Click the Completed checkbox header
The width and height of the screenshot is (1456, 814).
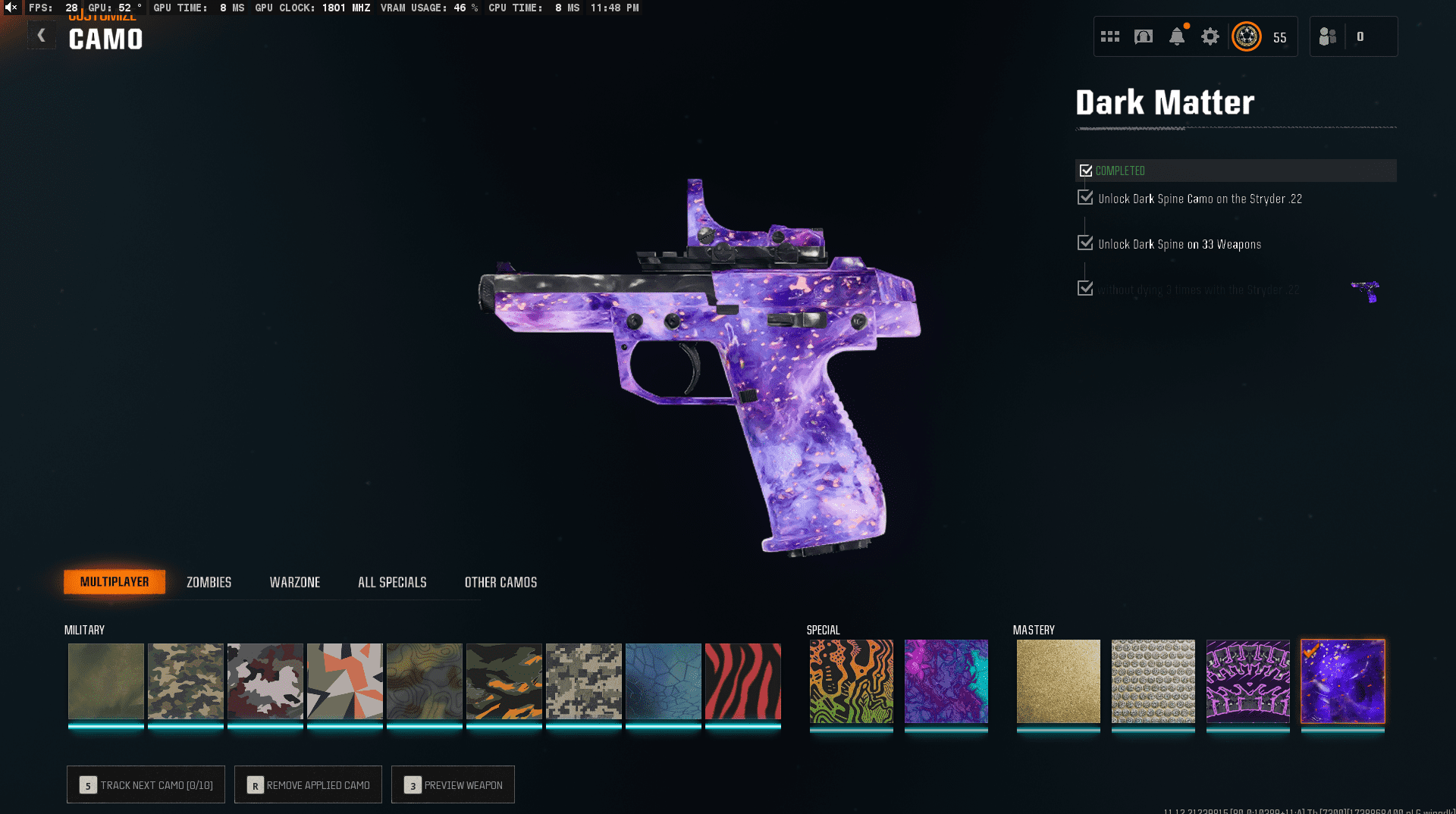(x=1086, y=171)
